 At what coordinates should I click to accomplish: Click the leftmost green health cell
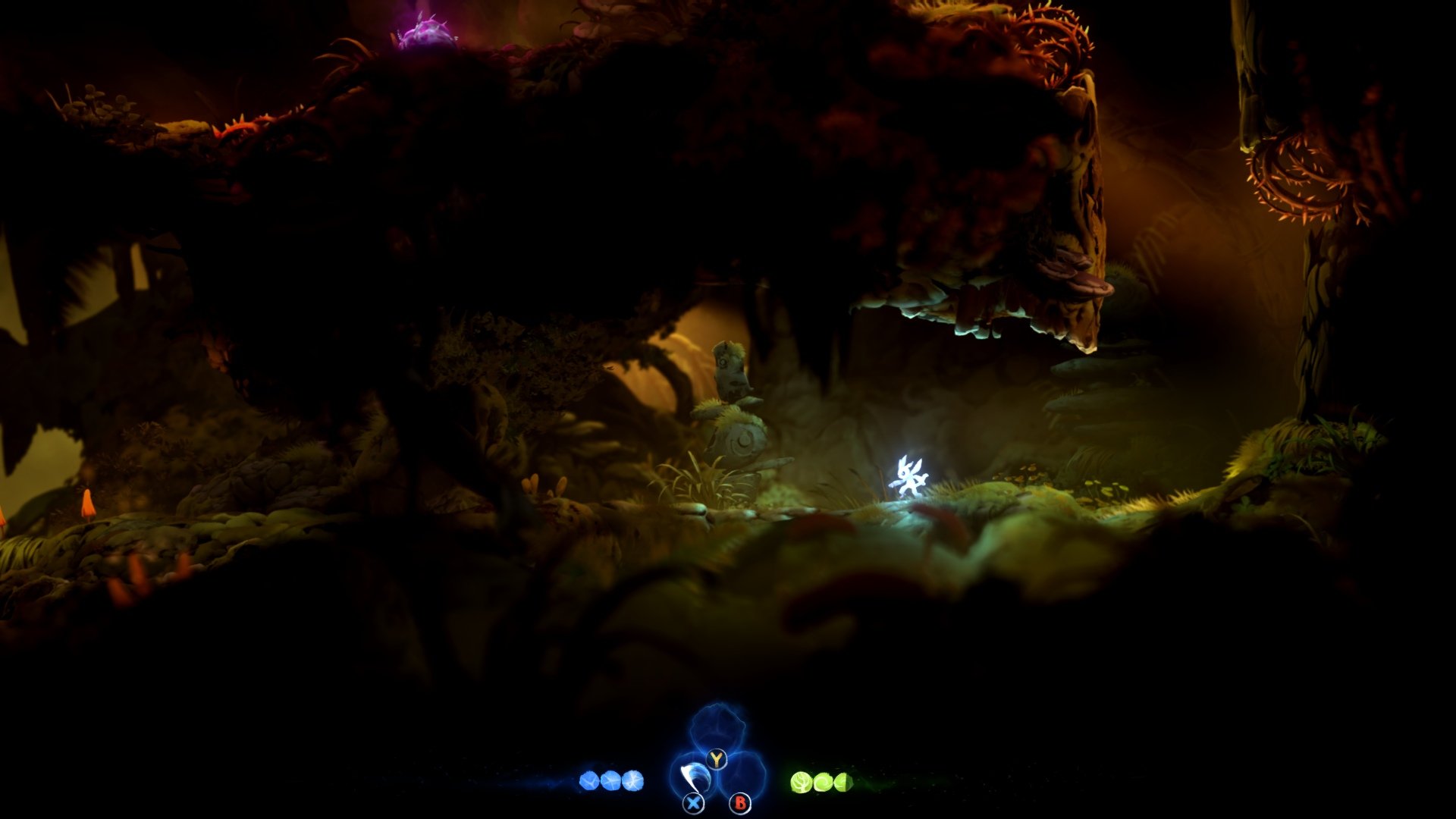click(802, 782)
